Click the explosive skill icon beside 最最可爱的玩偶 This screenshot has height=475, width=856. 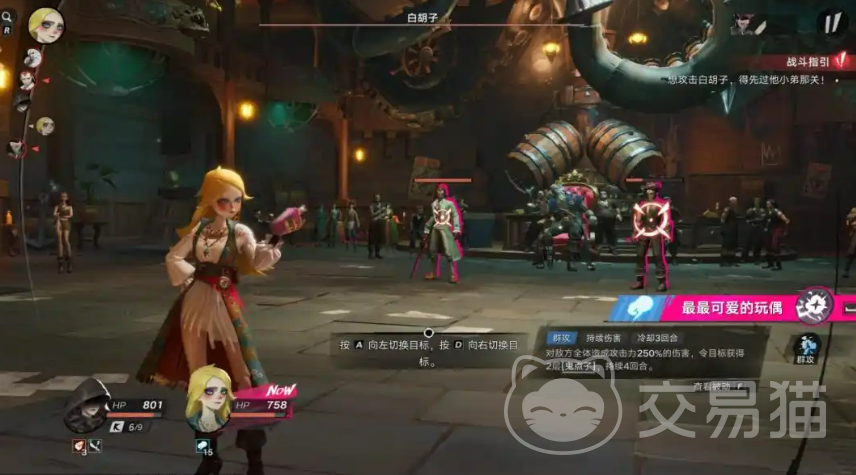[815, 305]
